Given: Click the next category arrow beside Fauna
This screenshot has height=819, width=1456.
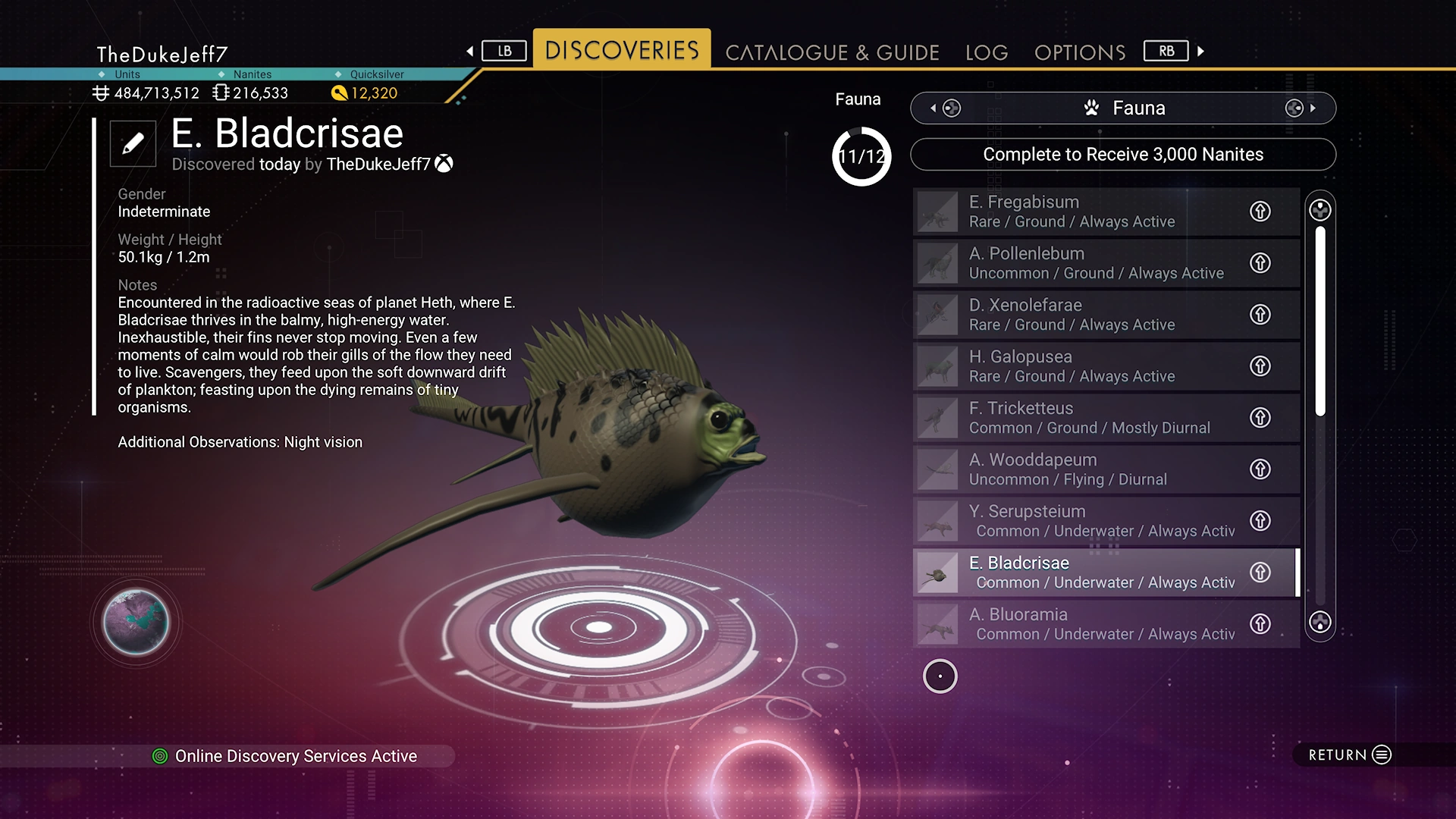Looking at the screenshot, I should pyautogui.click(x=1312, y=108).
